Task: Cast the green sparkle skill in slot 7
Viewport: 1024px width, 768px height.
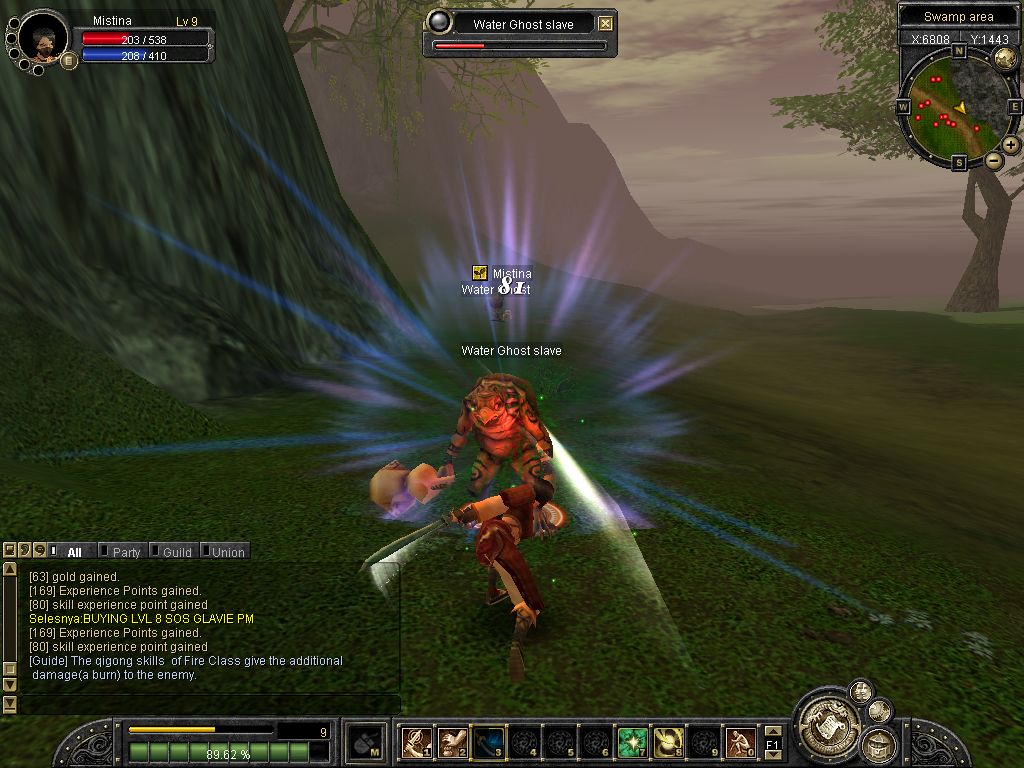Action: coord(631,742)
